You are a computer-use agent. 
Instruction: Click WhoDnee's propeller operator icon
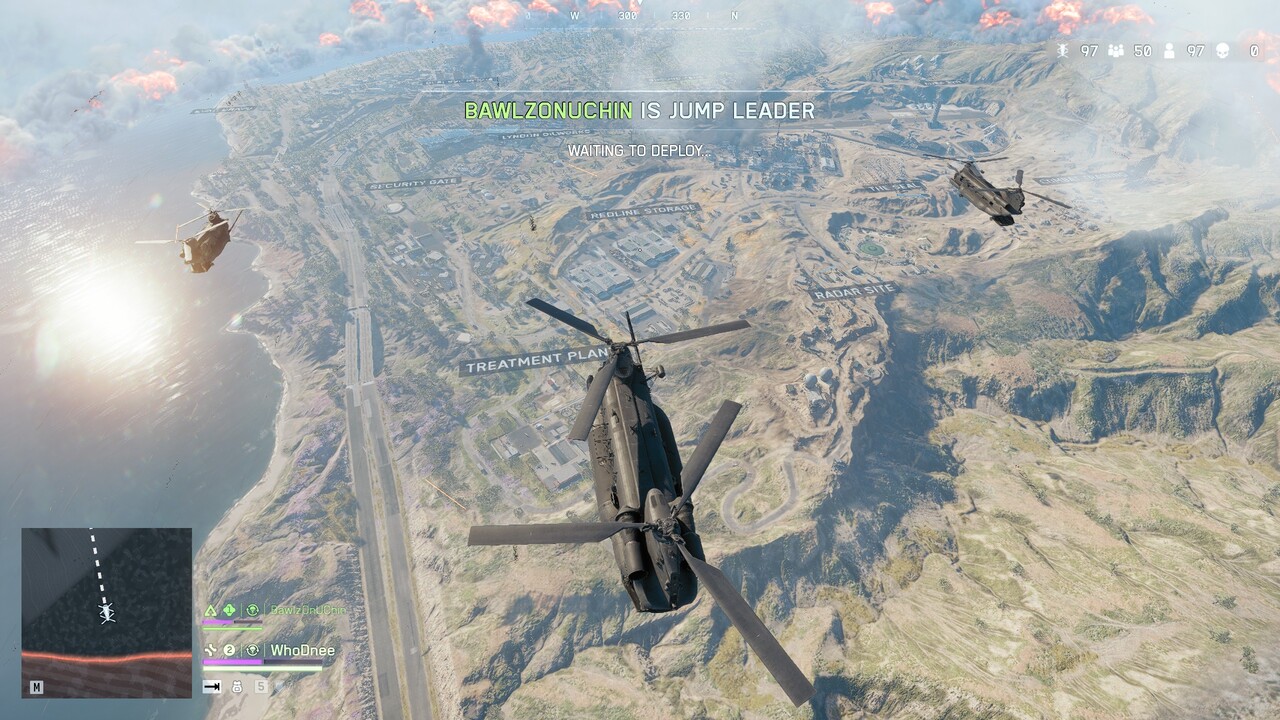click(209, 650)
